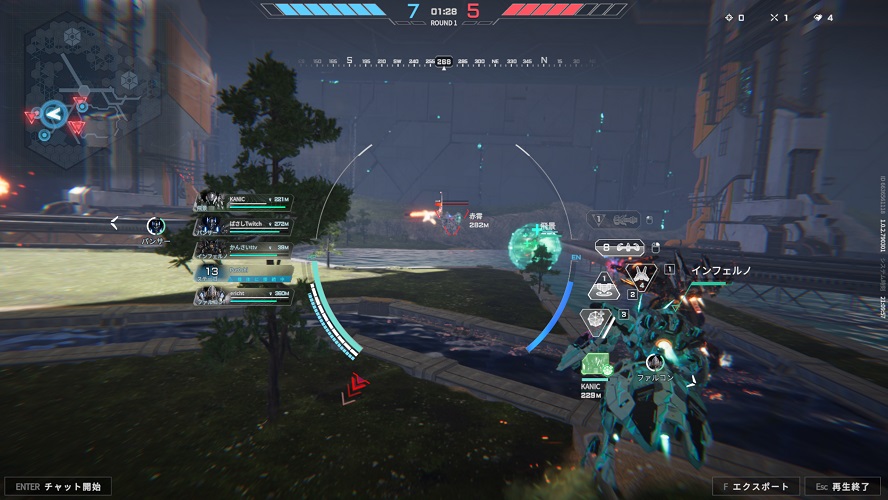888x500 pixels.
Task: Select the weapon slot showing 8 ammo
Action: pos(617,246)
